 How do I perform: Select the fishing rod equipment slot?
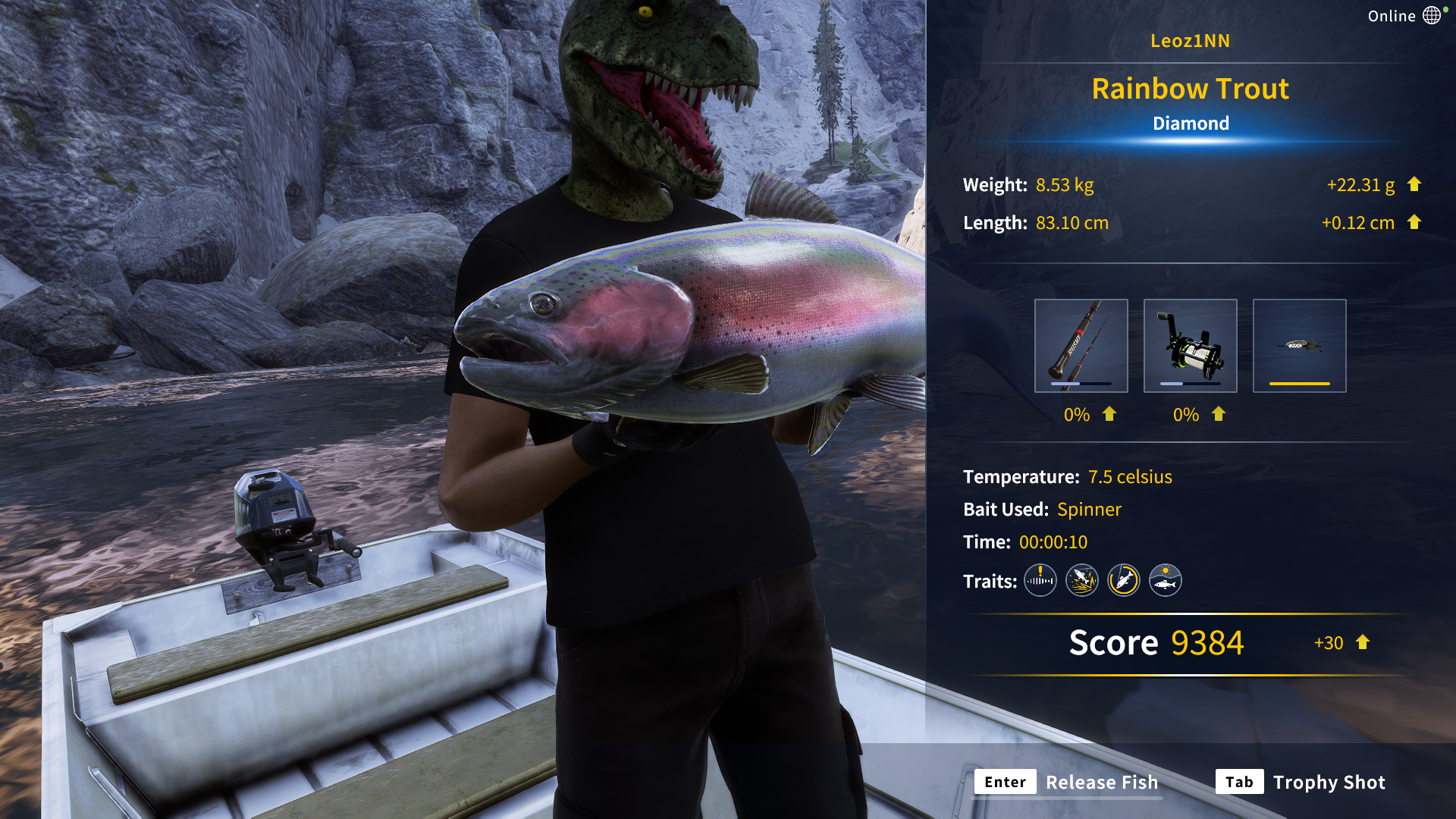(1081, 346)
